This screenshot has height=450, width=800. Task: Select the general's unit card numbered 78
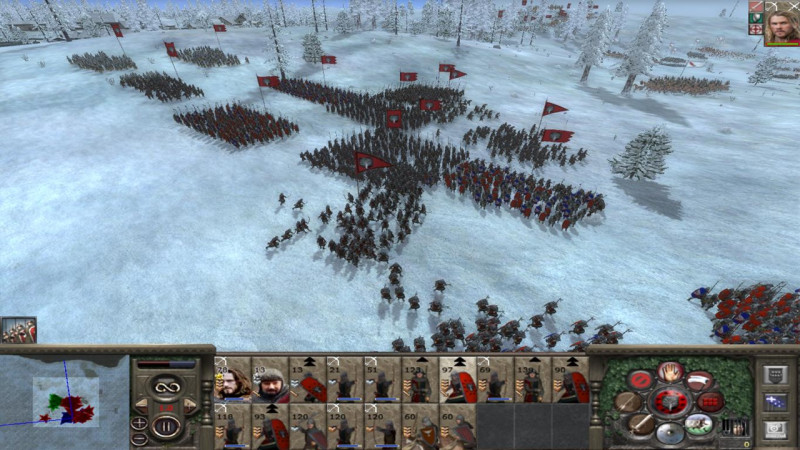[232, 380]
